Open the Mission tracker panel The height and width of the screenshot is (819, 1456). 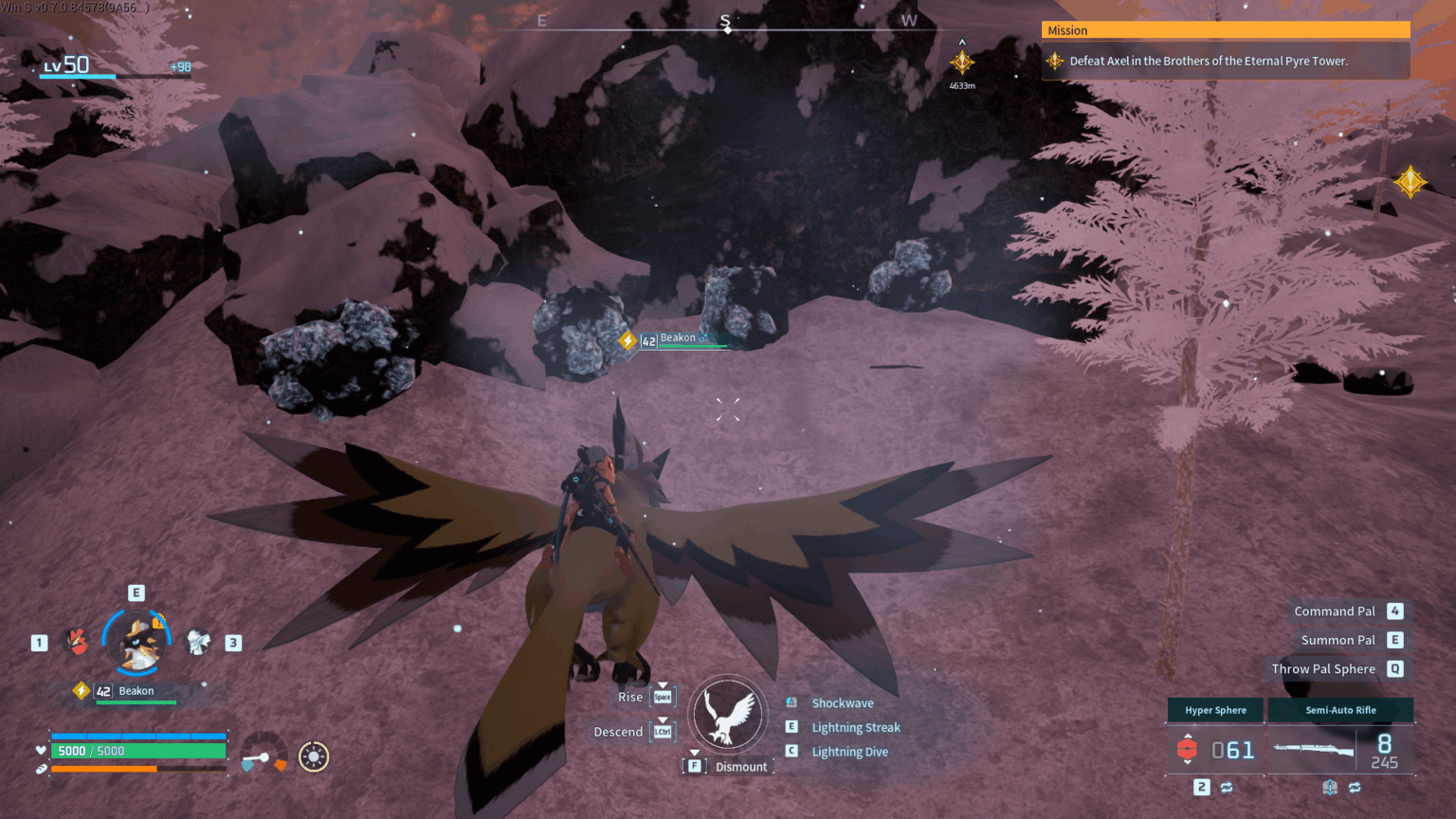click(x=1225, y=30)
